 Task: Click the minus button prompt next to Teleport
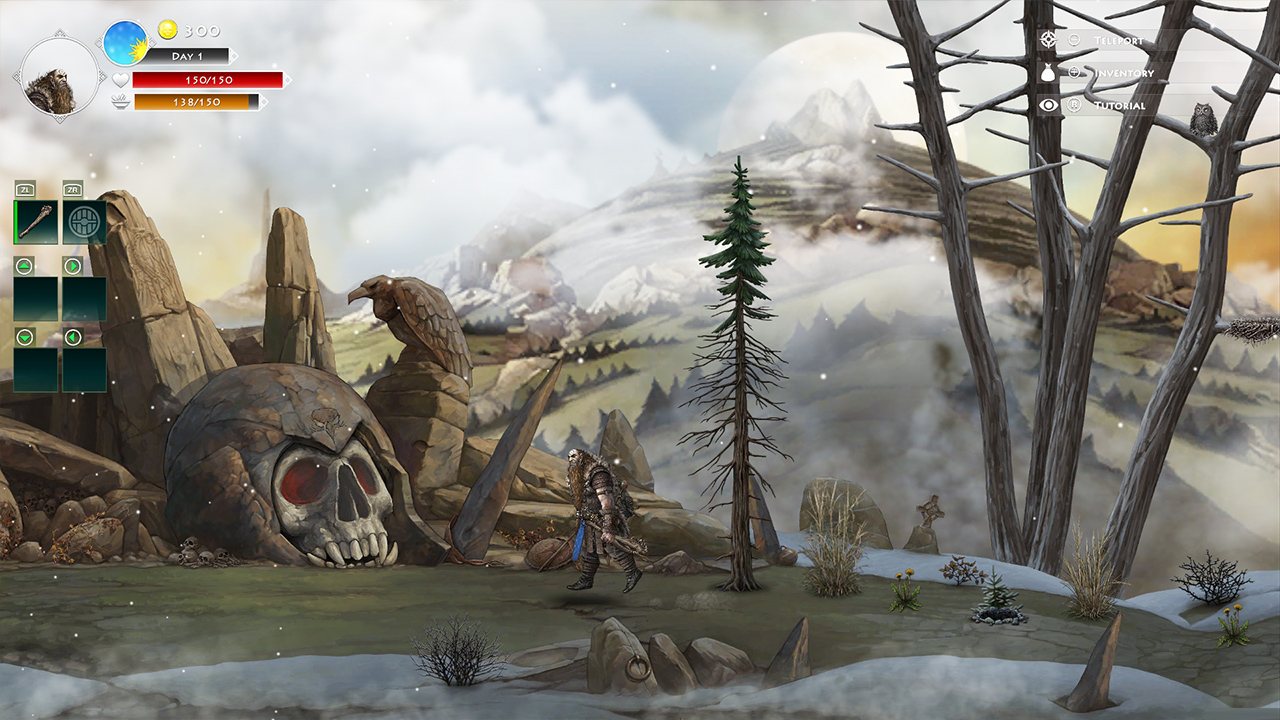(x=1074, y=40)
